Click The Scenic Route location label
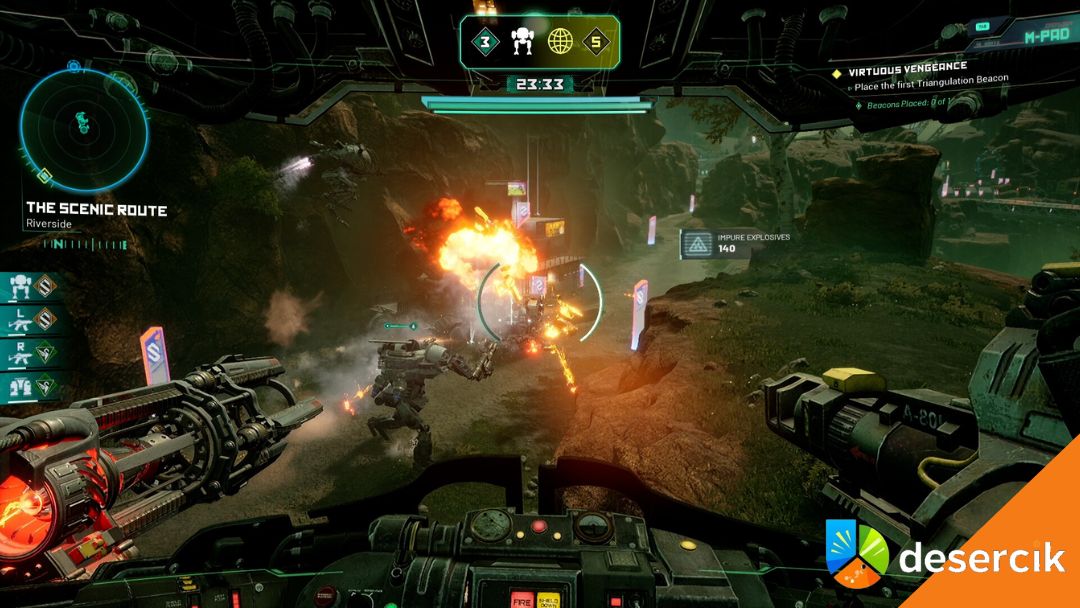The height and width of the screenshot is (608, 1080). [96, 211]
